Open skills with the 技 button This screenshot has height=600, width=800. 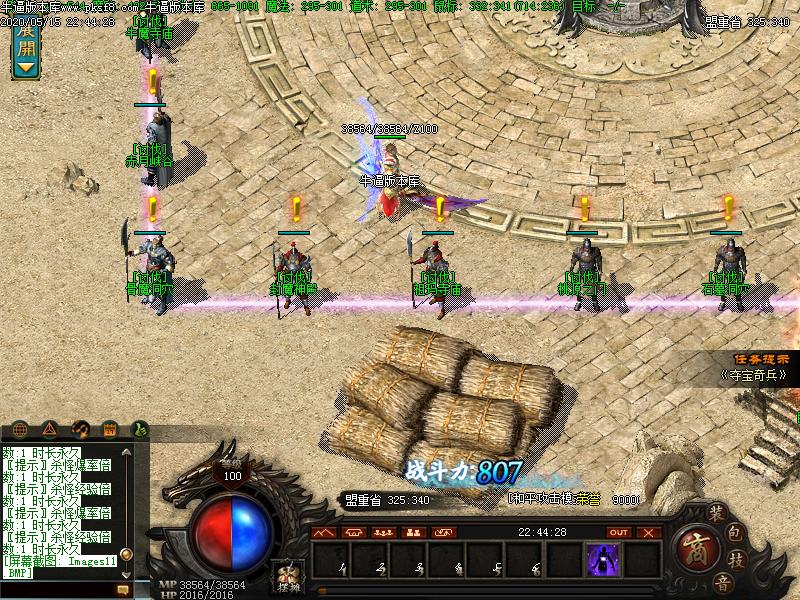click(737, 558)
